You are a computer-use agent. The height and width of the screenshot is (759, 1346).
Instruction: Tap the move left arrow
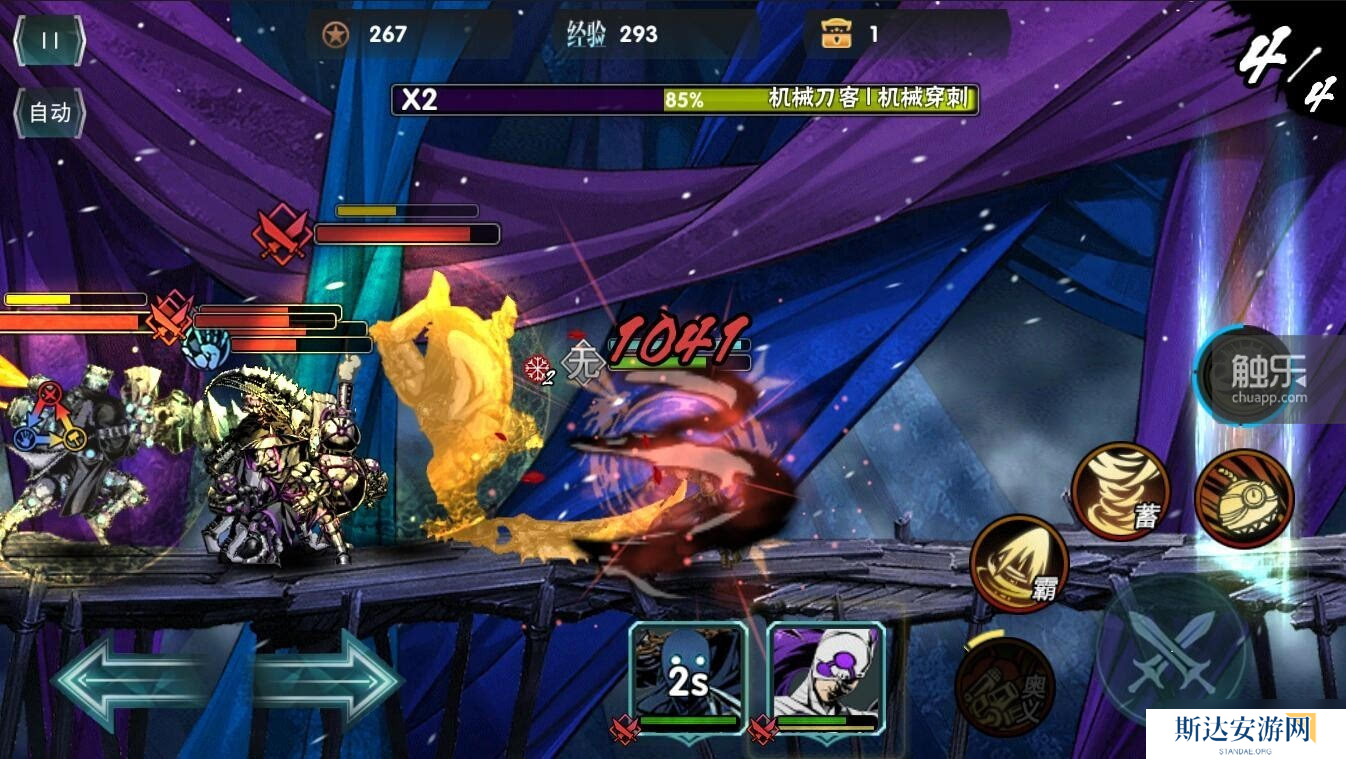pyautogui.click(x=130, y=682)
